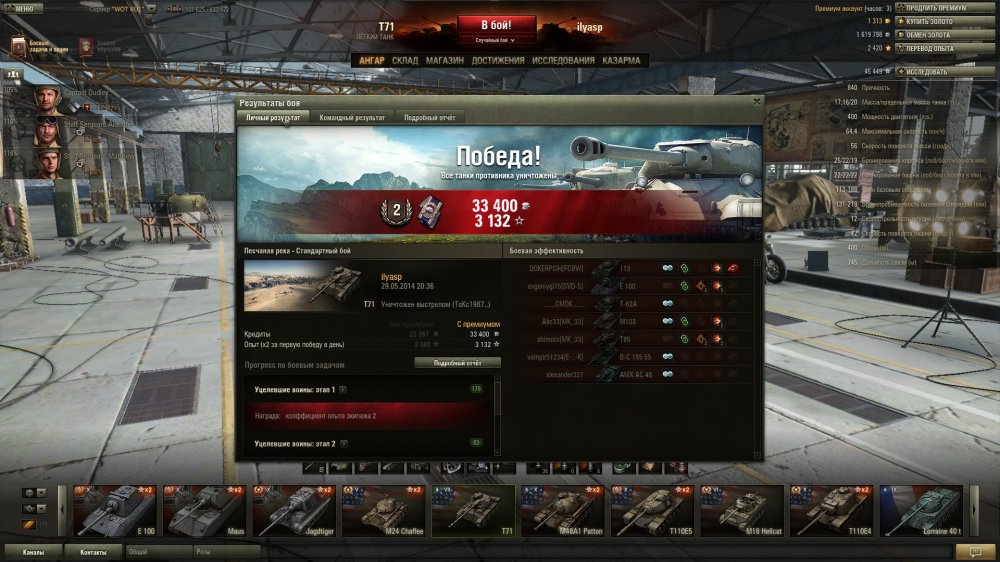Pick the Jagdtiger from tank carousel

click(x=291, y=511)
